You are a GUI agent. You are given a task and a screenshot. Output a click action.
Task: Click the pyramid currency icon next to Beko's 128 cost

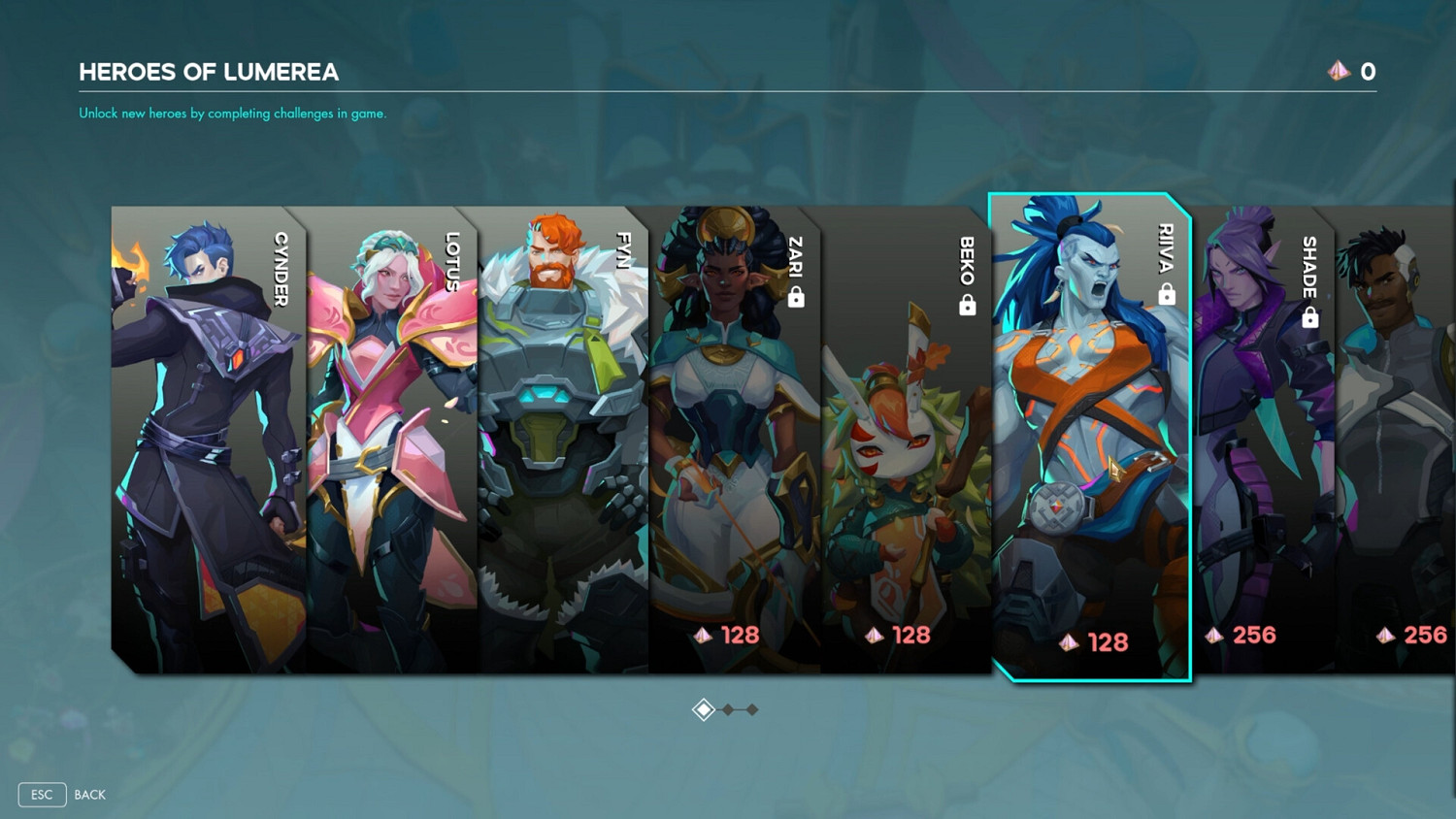[873, 636]
